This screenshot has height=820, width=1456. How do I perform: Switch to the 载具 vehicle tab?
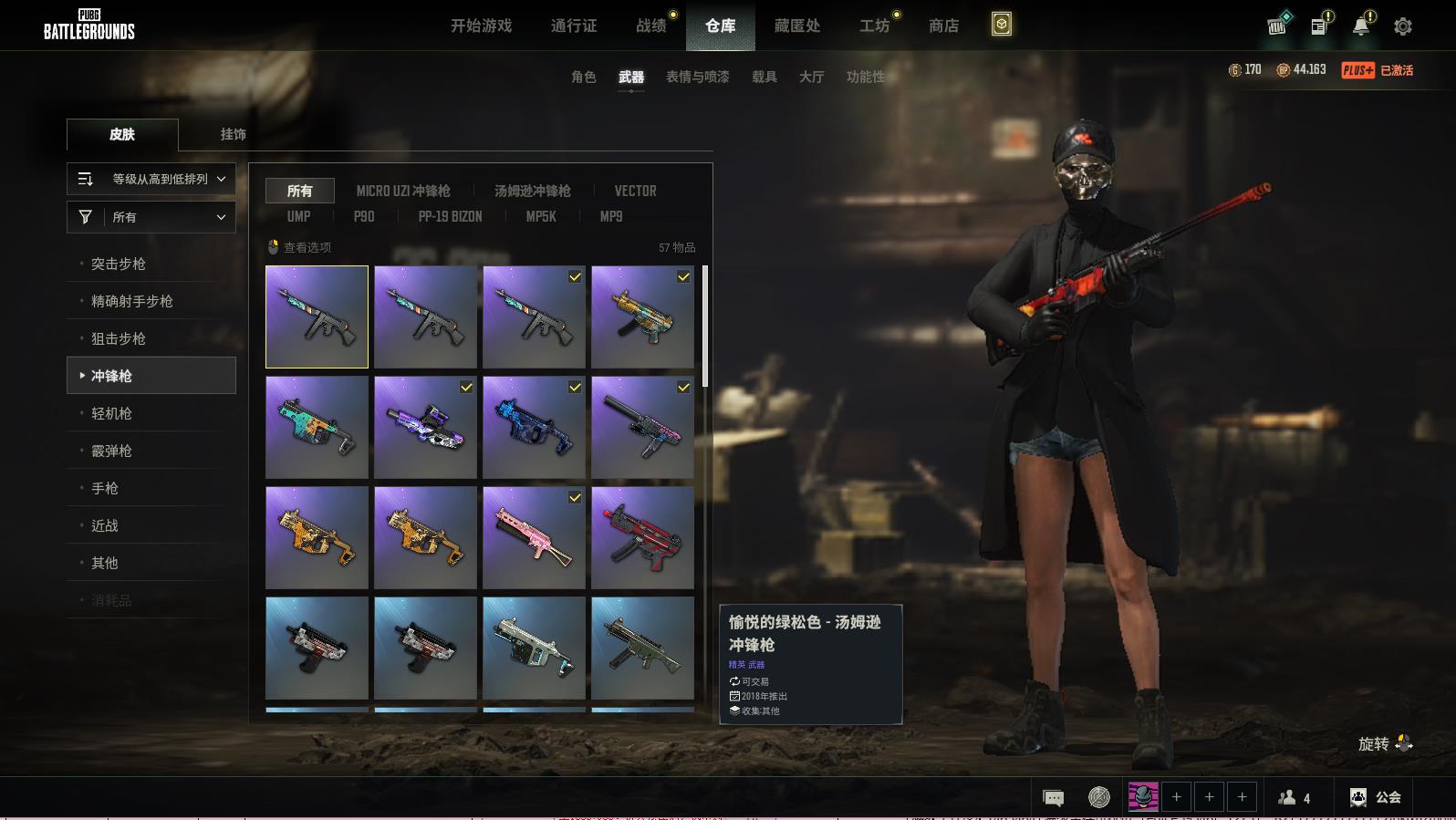(x=764, y=77)
